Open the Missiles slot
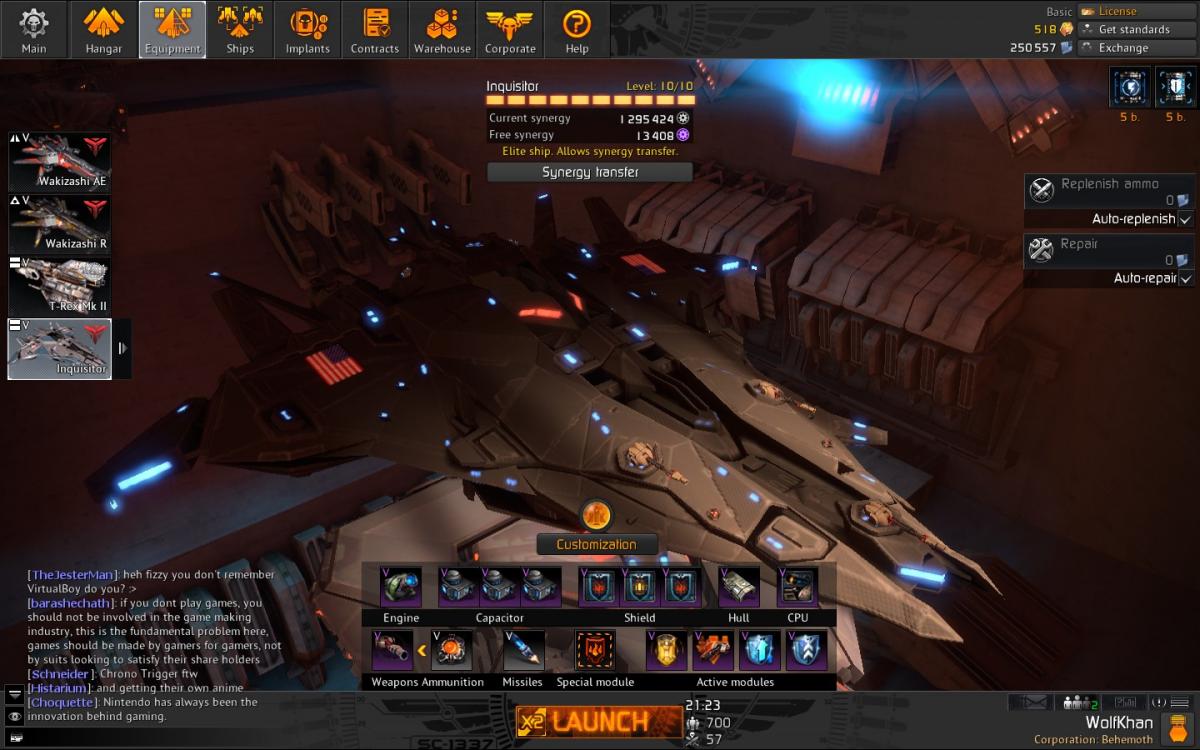1200x750 pixels. 523,650
